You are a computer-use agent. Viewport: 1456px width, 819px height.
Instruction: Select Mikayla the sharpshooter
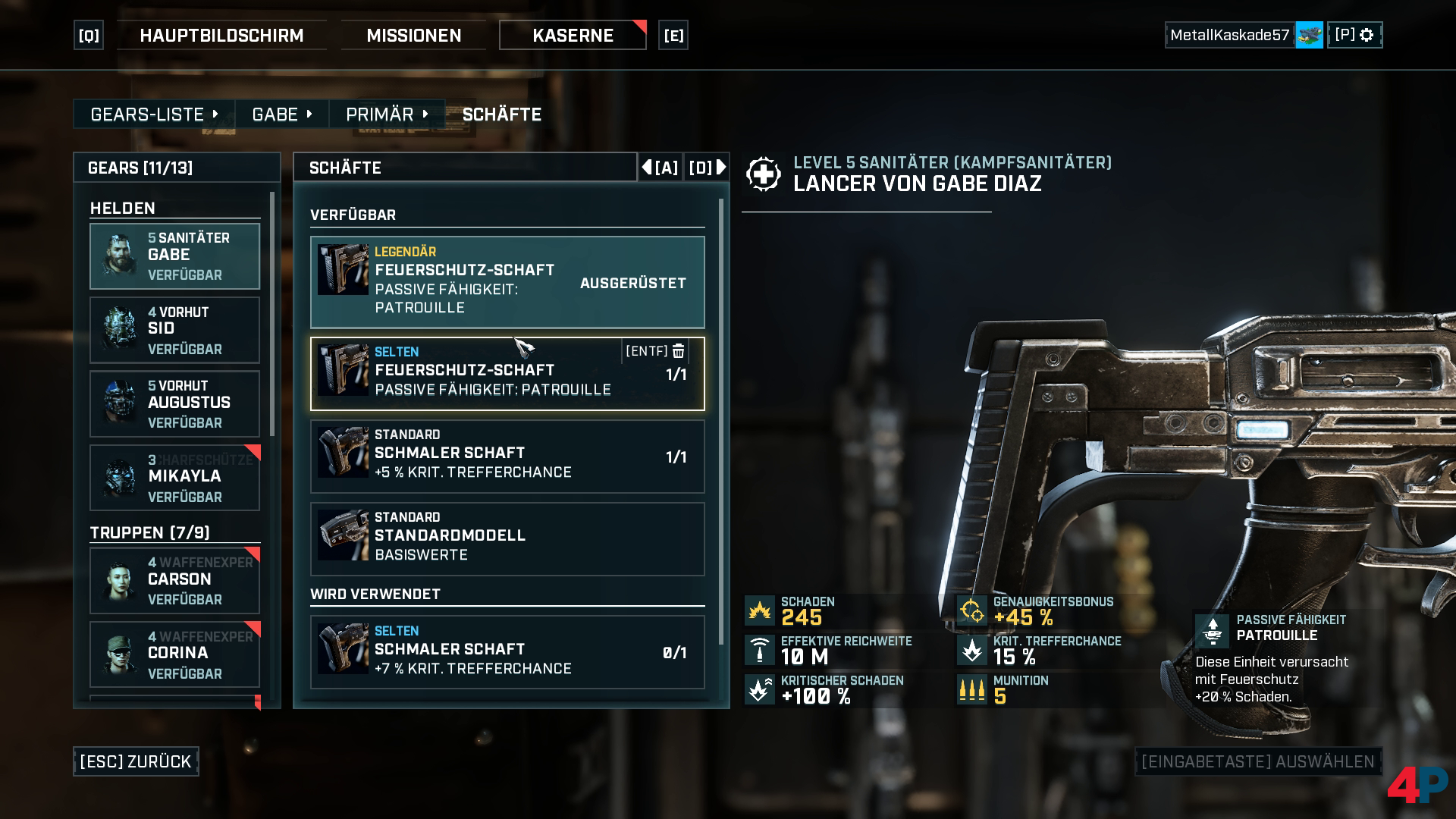[174, 478]
